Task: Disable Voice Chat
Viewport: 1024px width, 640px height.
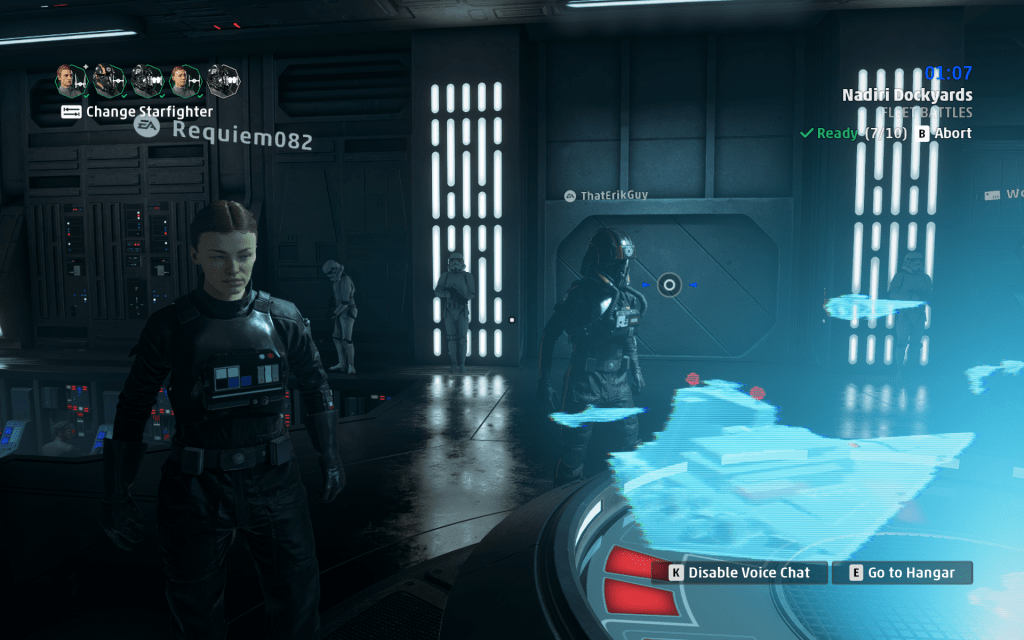Action: 741,573
